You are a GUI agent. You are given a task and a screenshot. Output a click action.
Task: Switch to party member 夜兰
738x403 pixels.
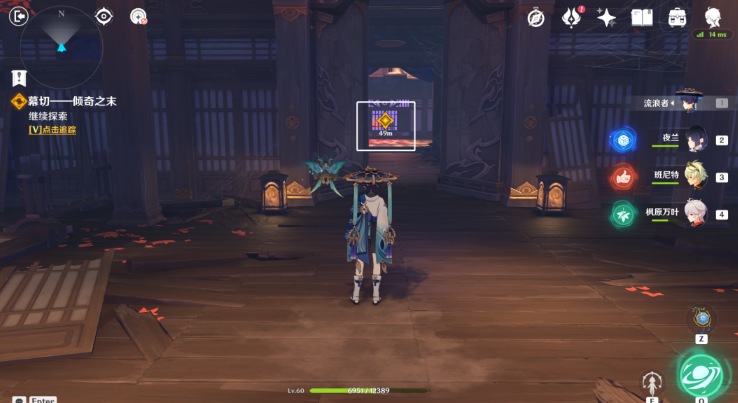(695, 139)
